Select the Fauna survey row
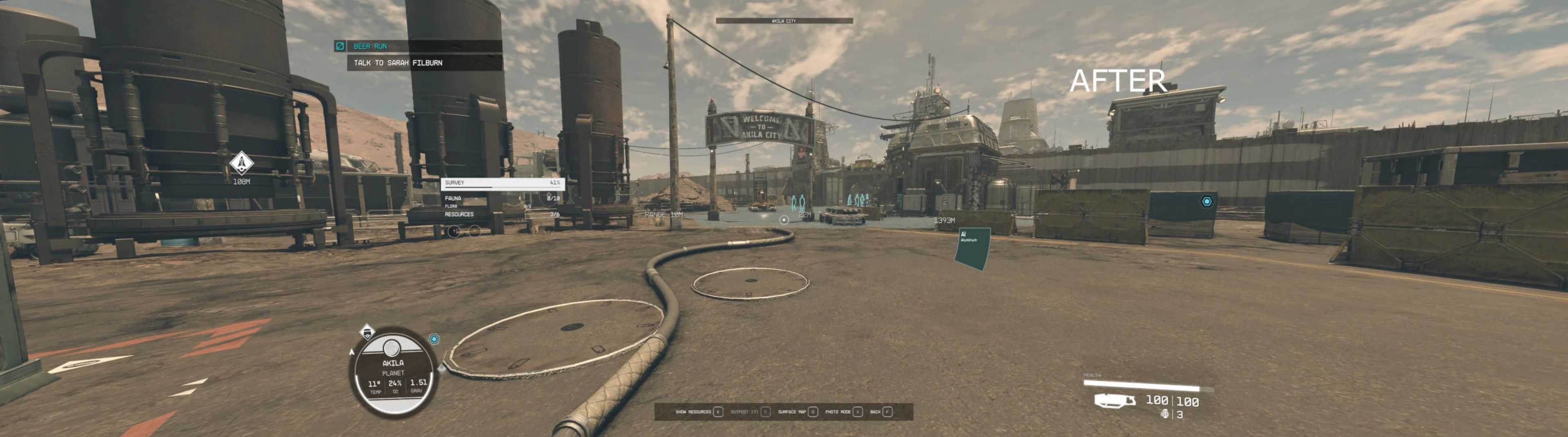The height and width of the screenshot is (437, 1568). coord(501,198)
